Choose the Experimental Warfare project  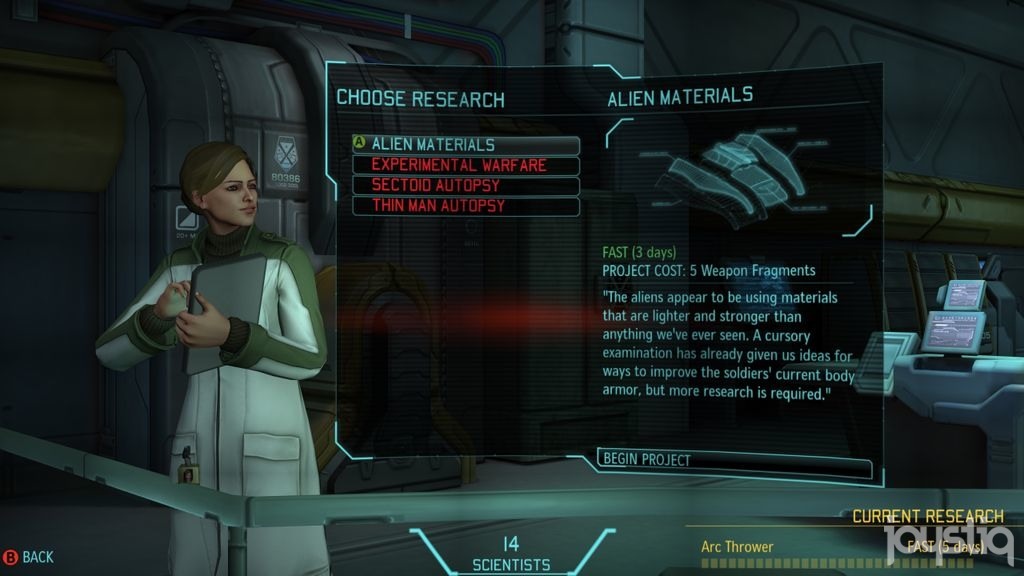[x=466, y=166]
